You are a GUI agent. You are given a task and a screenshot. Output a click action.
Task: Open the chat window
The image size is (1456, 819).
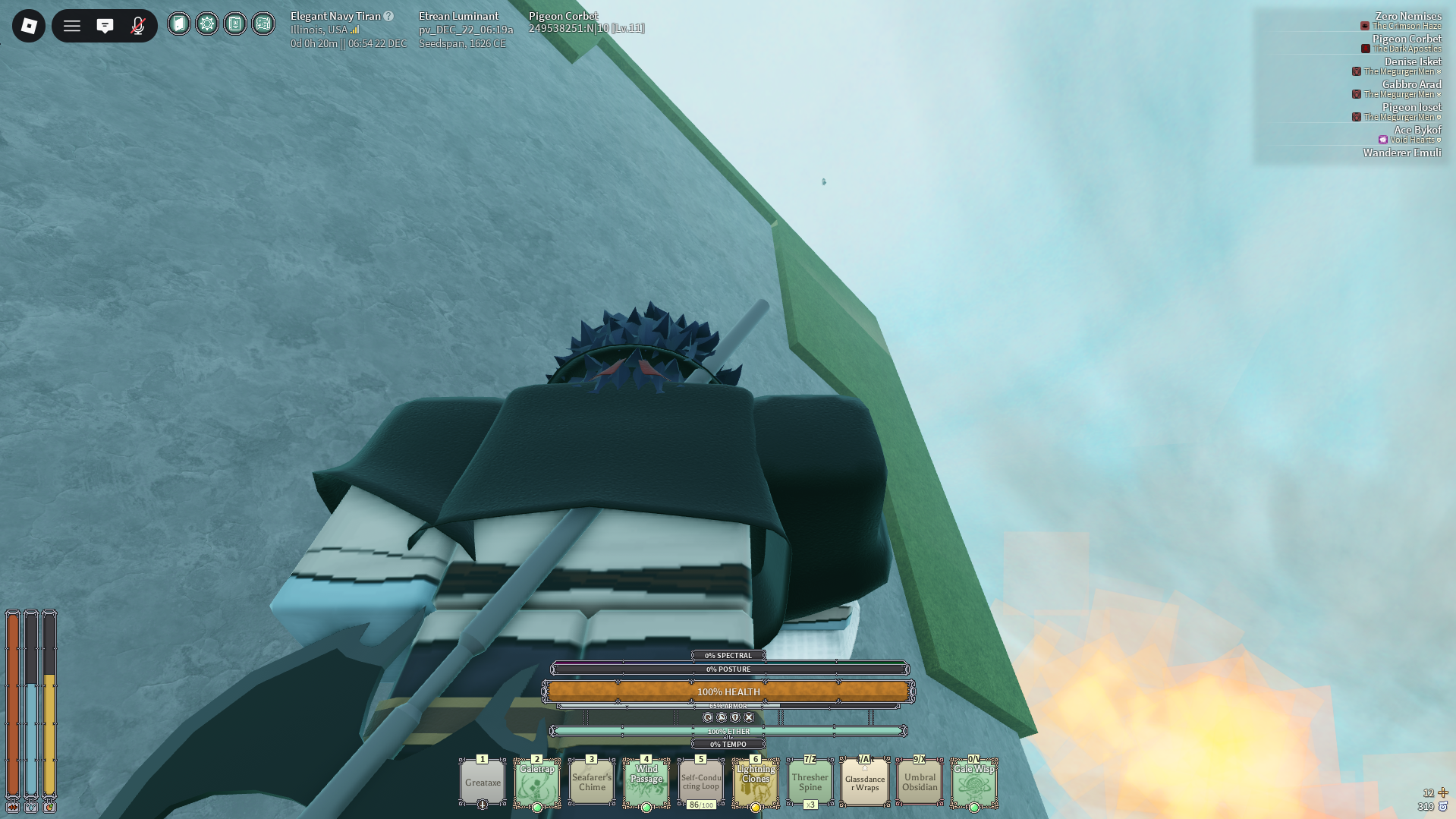click(105, 26)
